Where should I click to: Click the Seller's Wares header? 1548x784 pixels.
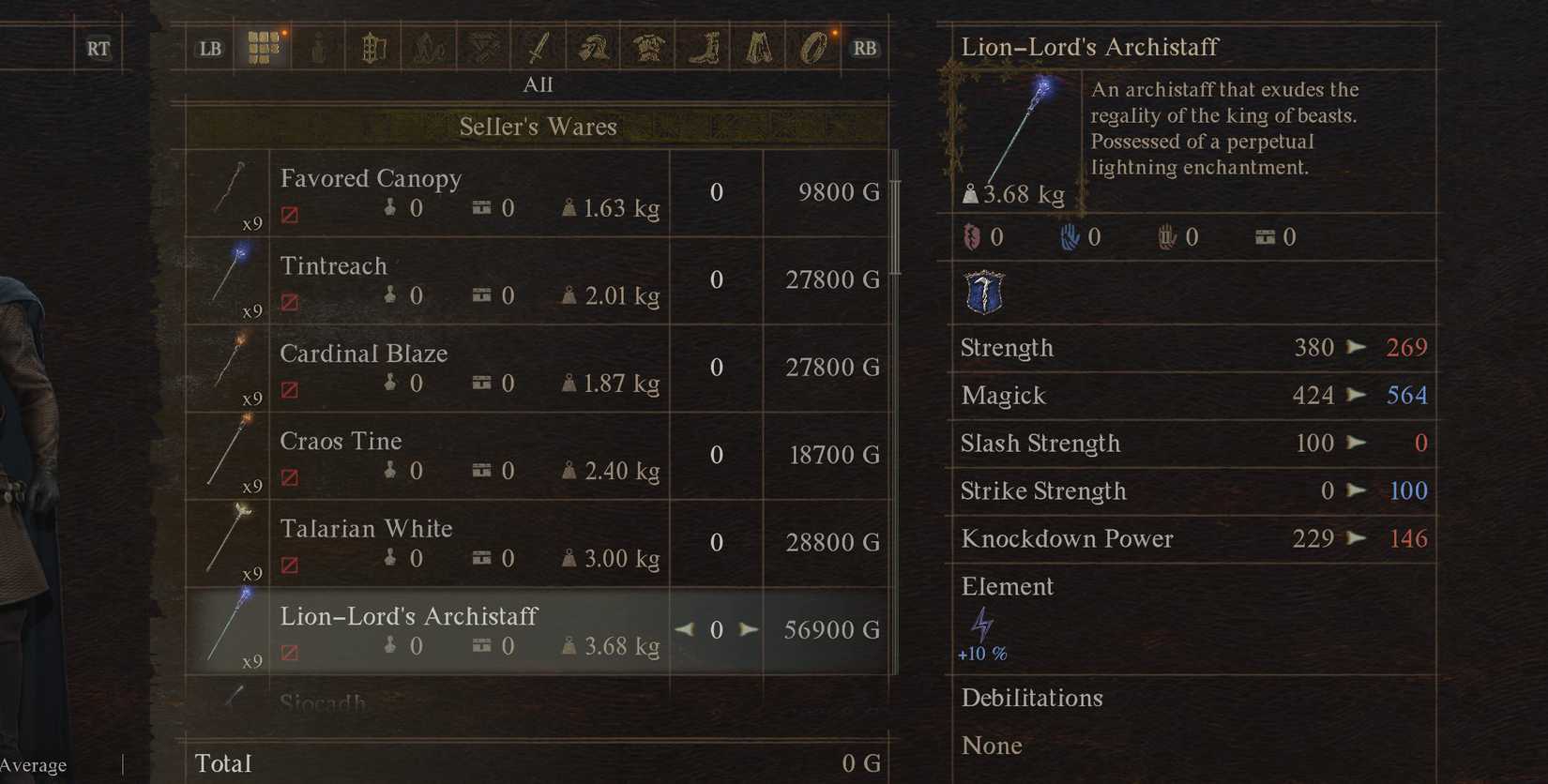(x=539, y=126)
